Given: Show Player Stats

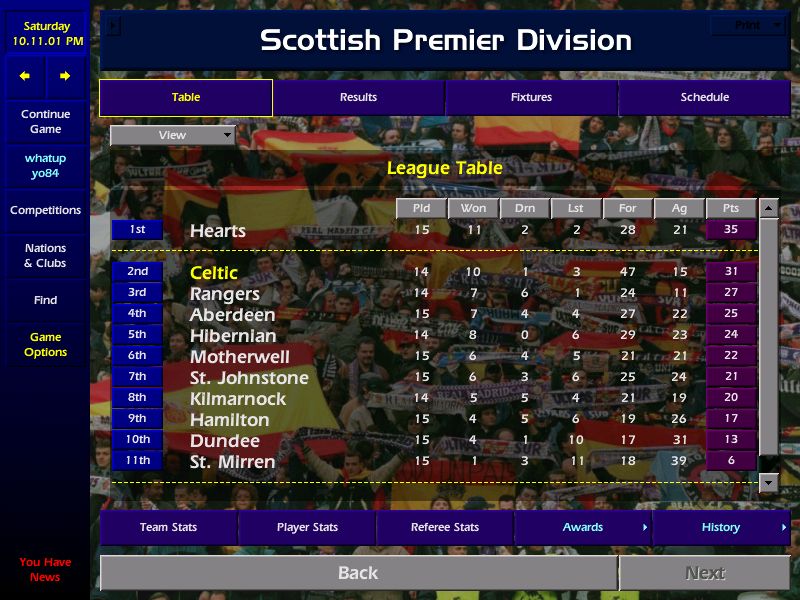Looking at the screenshot, I should click(x=307, y=527).
